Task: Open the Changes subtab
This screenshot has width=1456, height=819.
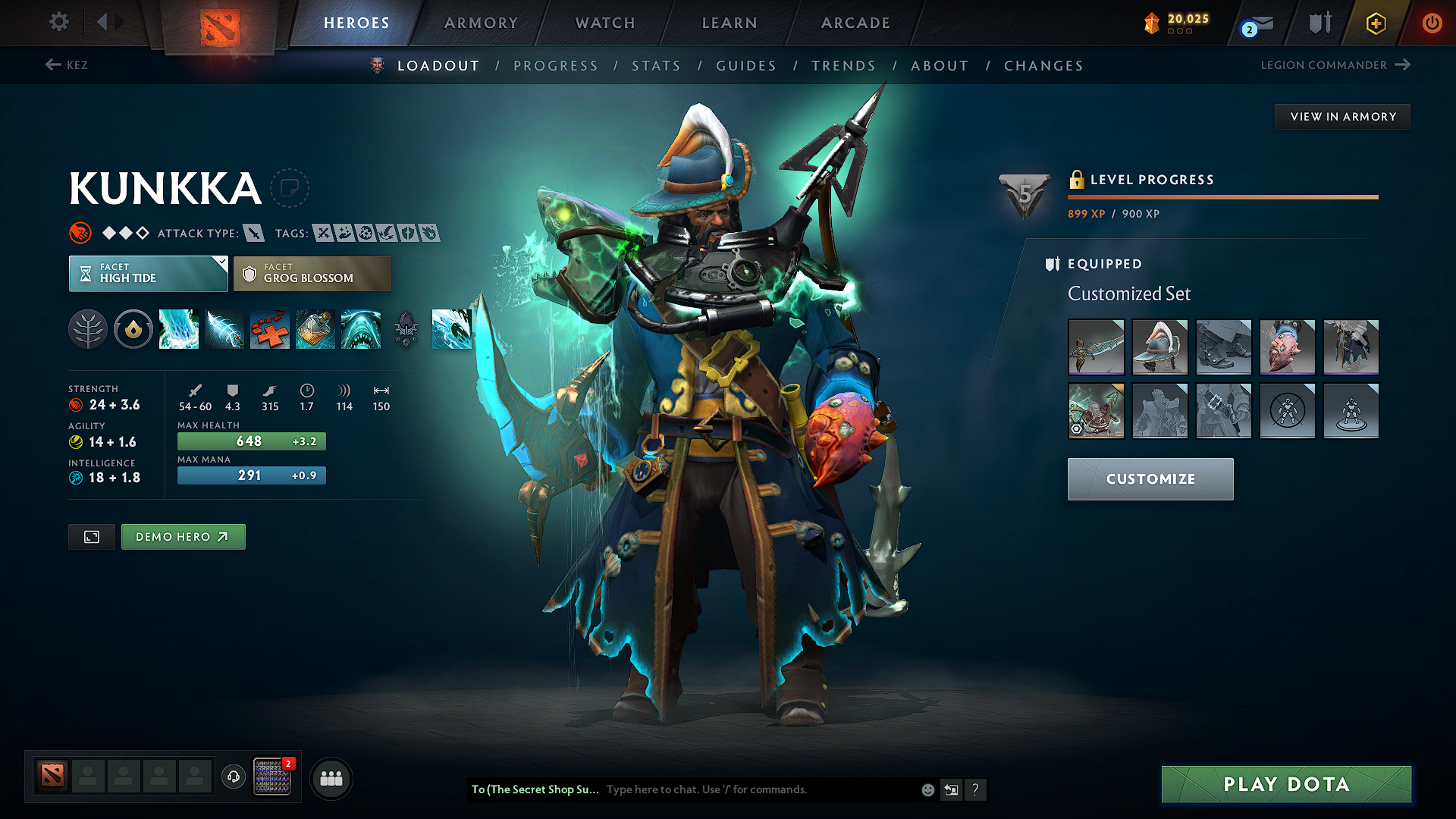Action: [1043, 66]
